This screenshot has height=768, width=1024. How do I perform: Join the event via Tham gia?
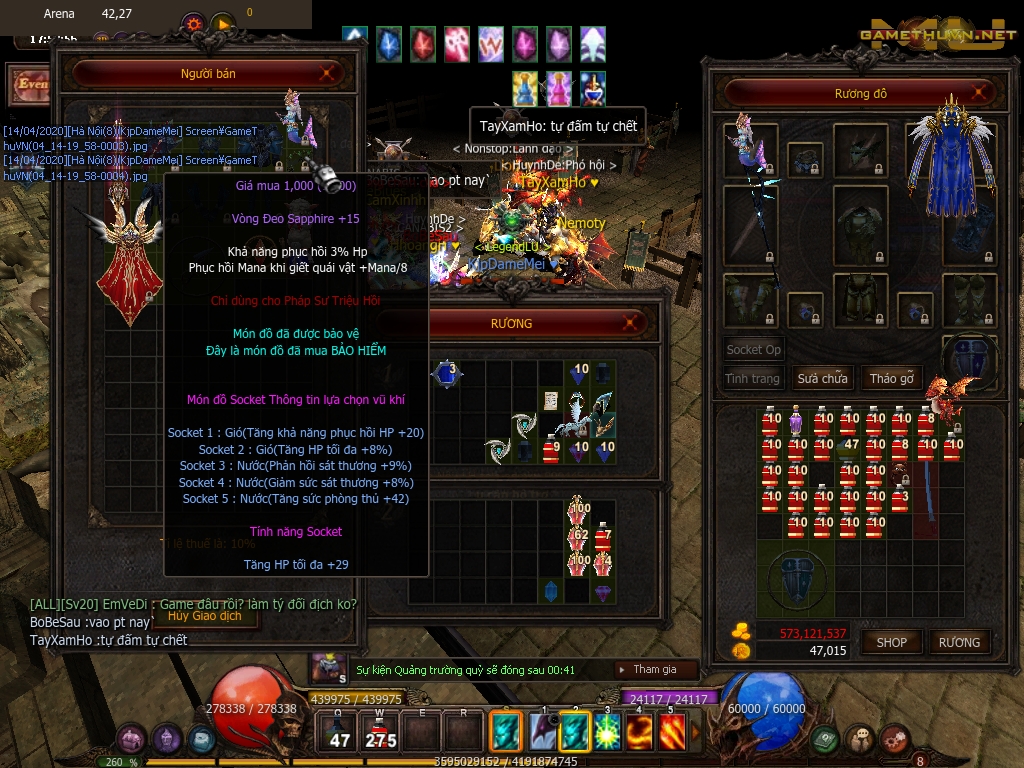point(655,669)
